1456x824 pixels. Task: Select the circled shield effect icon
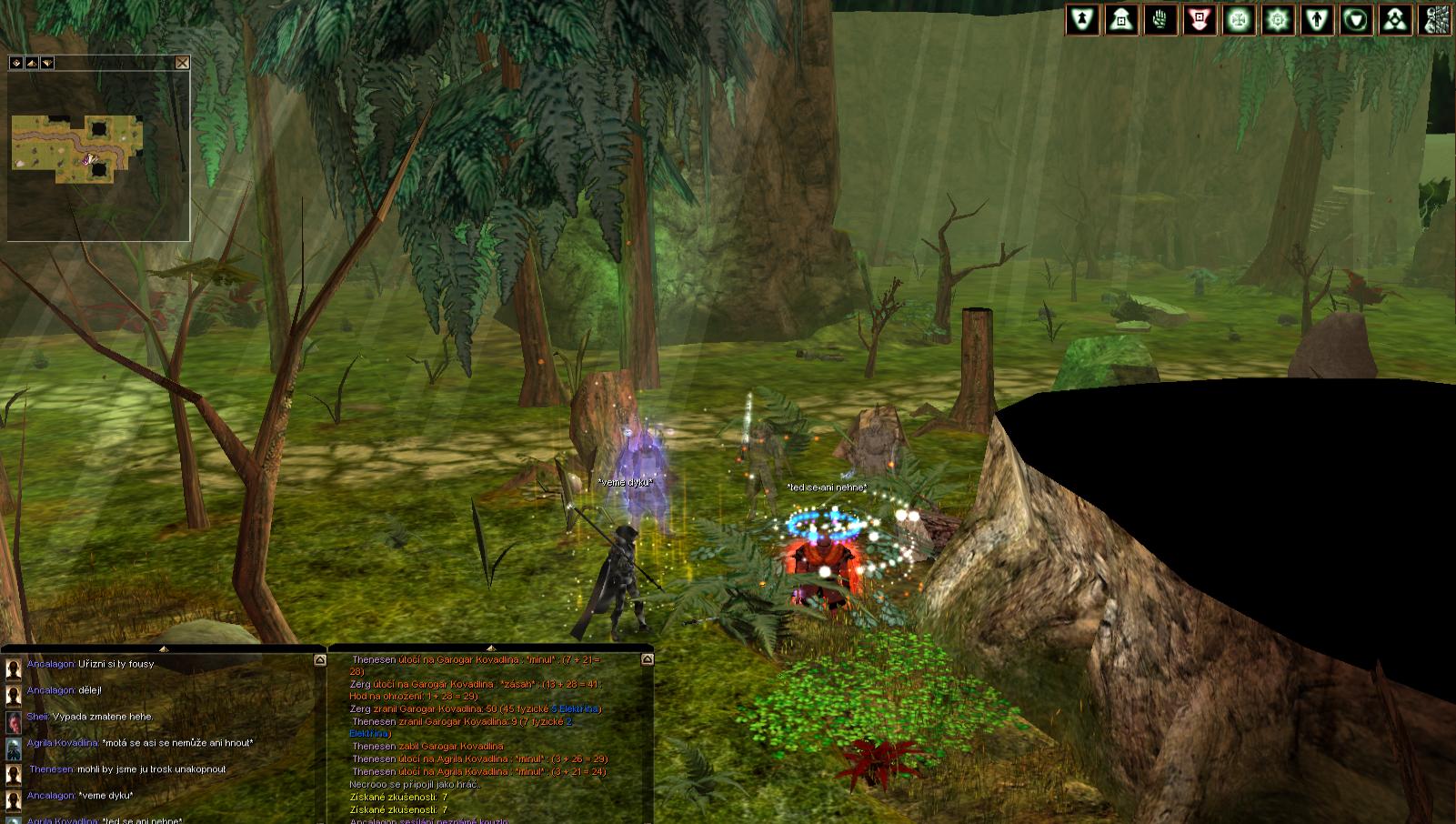pyautogui.click(x=1356, y=19)
